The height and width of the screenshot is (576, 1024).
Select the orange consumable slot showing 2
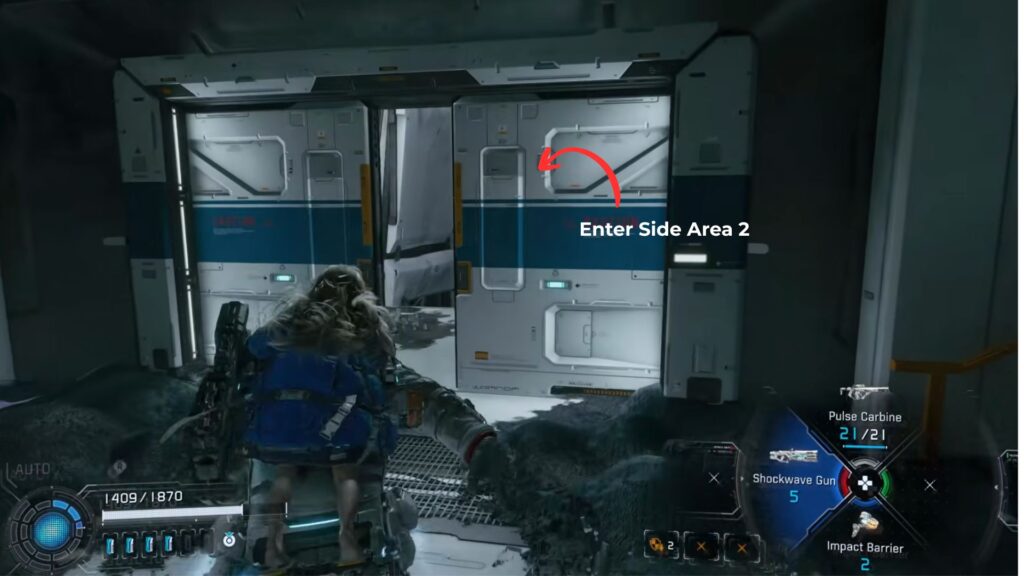point(661,546)
